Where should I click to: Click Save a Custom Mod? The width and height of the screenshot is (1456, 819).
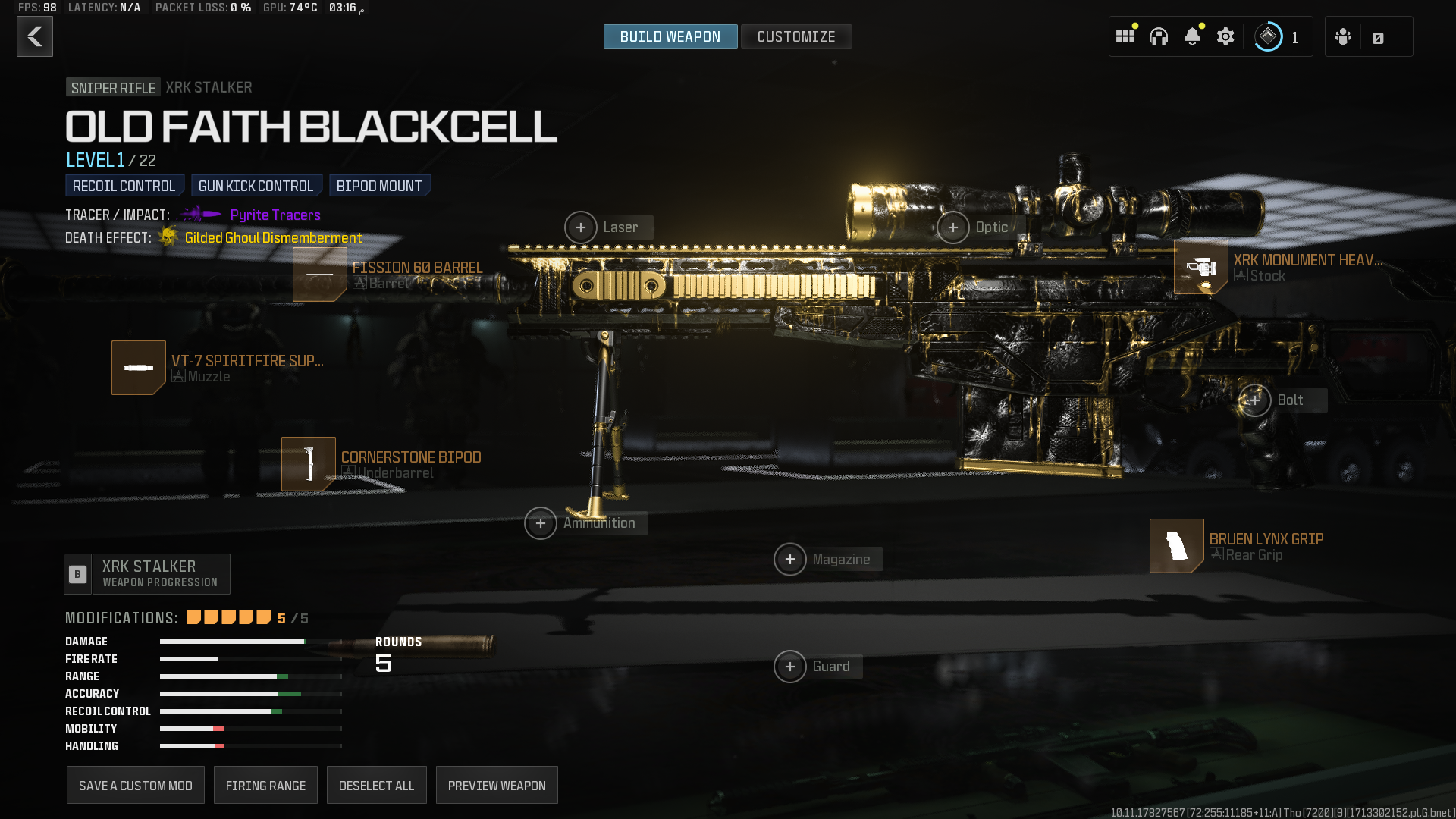coord(136,786)
